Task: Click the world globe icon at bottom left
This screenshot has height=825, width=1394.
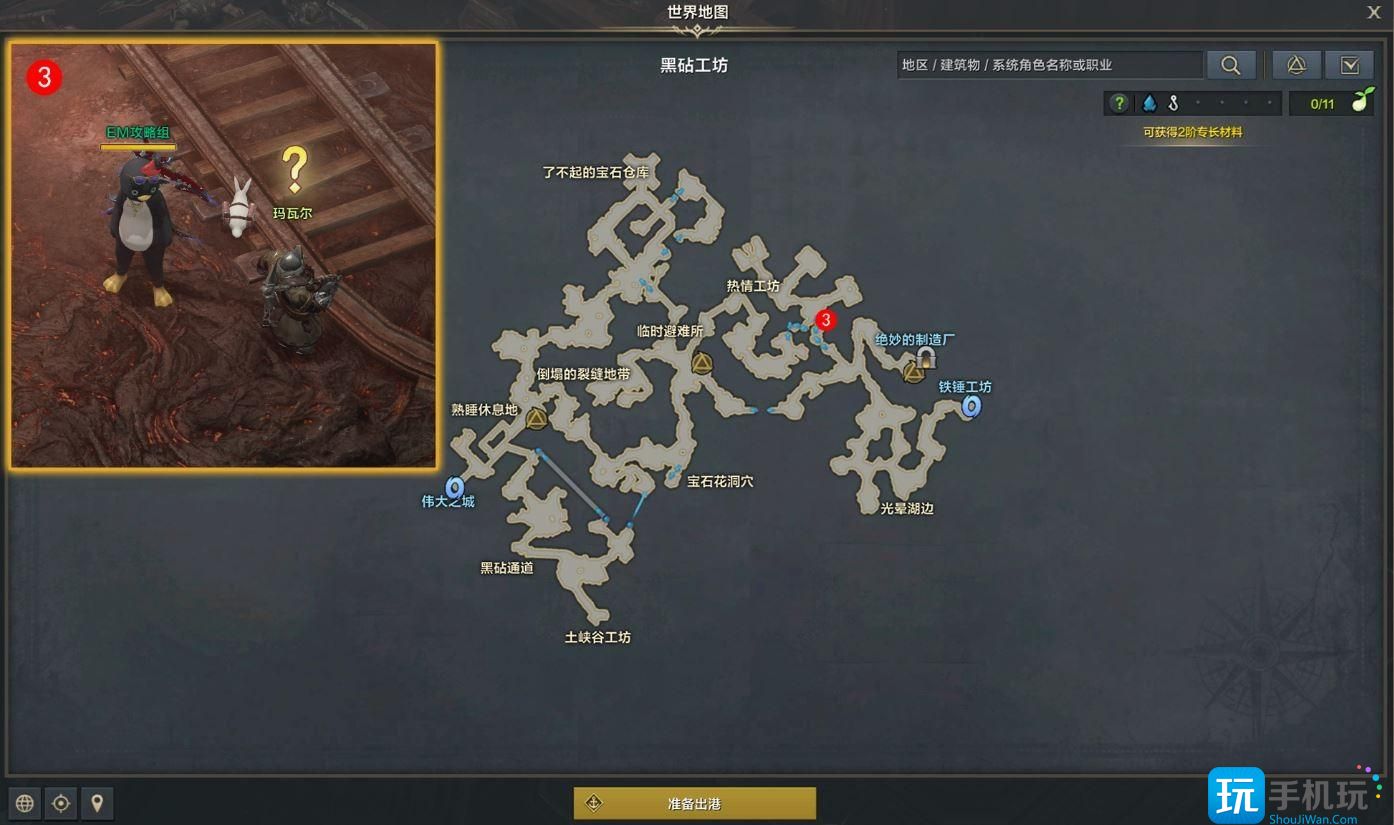Action: [x=23, y=803]
